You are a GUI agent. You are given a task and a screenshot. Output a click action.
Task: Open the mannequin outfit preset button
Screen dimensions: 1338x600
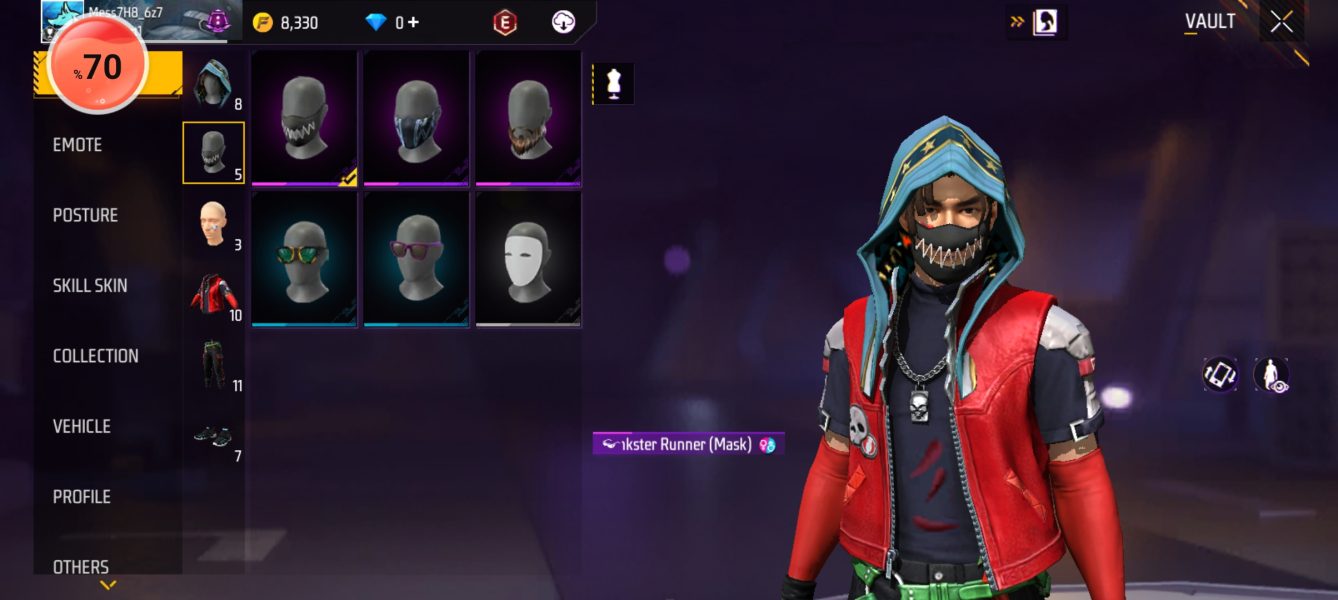614,85
